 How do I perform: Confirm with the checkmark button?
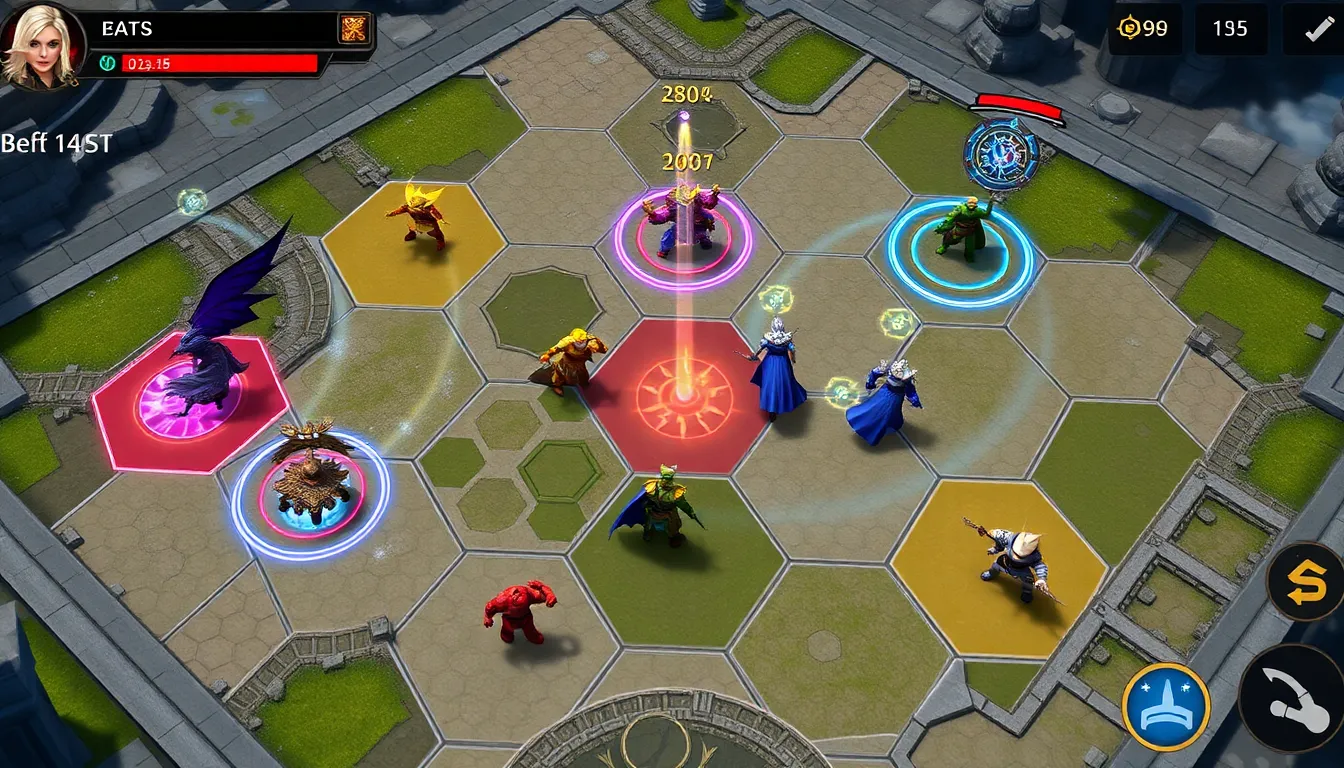coord(1313,29)
